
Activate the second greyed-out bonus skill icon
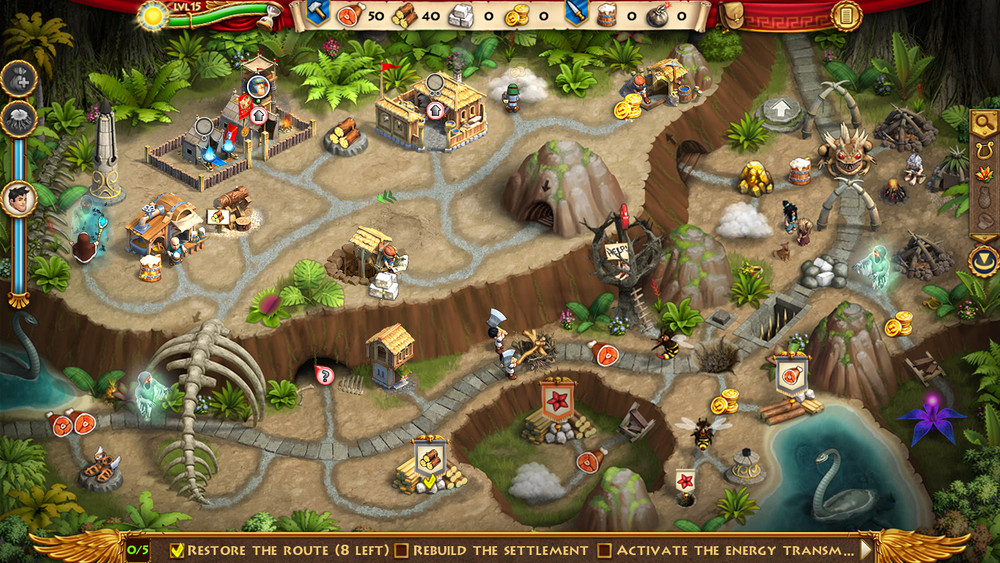18,119
